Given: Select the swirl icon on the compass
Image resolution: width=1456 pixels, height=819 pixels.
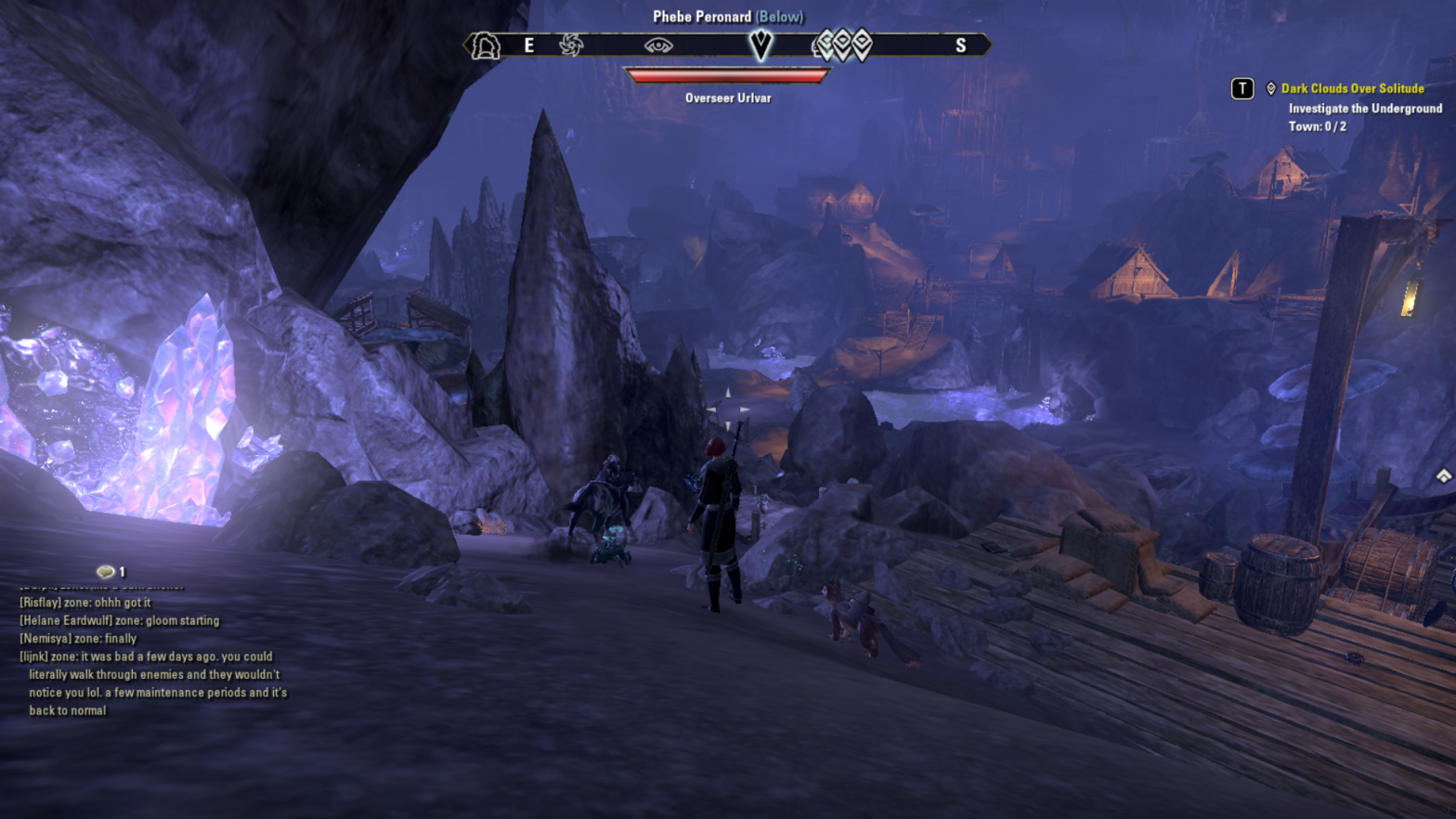Looking at the screenshot, I should tap(571, 45).
